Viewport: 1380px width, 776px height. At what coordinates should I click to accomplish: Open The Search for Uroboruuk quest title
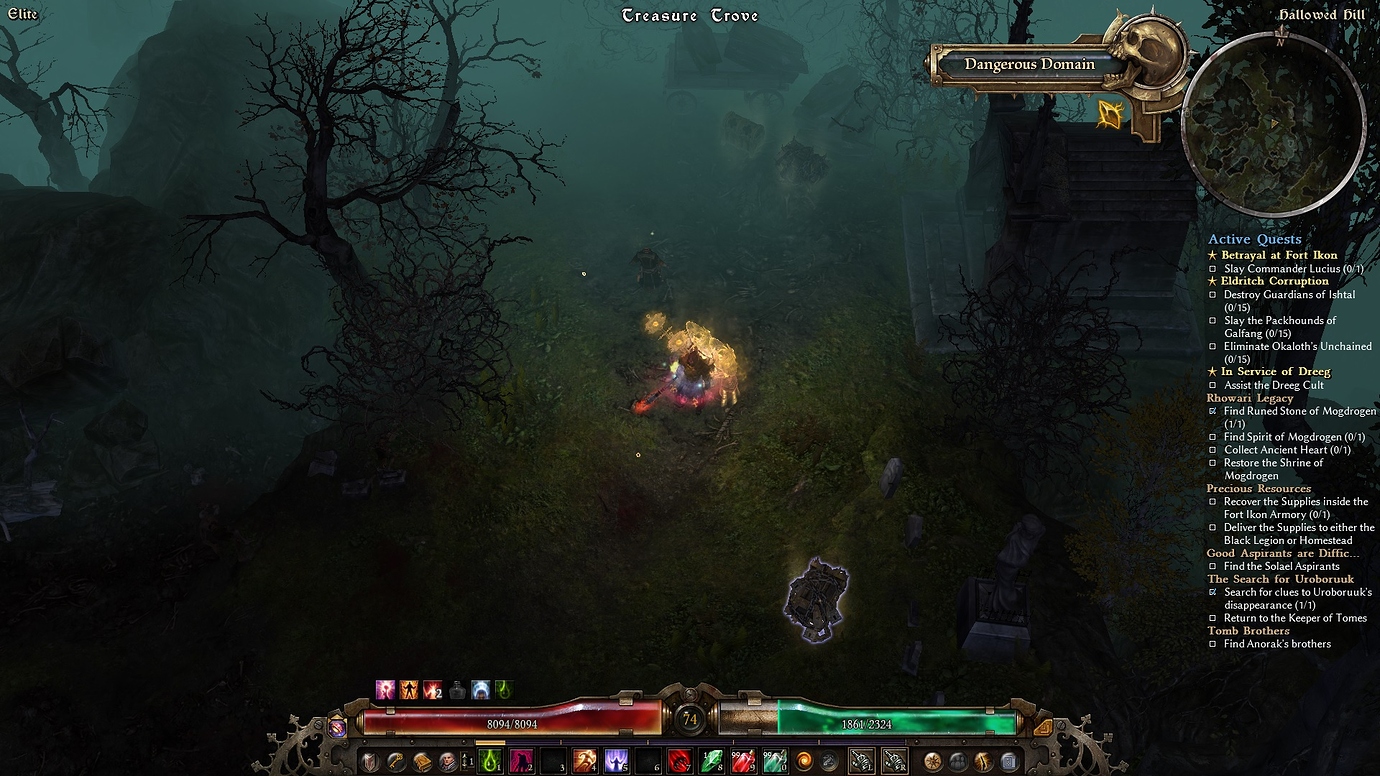coord(1281,578)
